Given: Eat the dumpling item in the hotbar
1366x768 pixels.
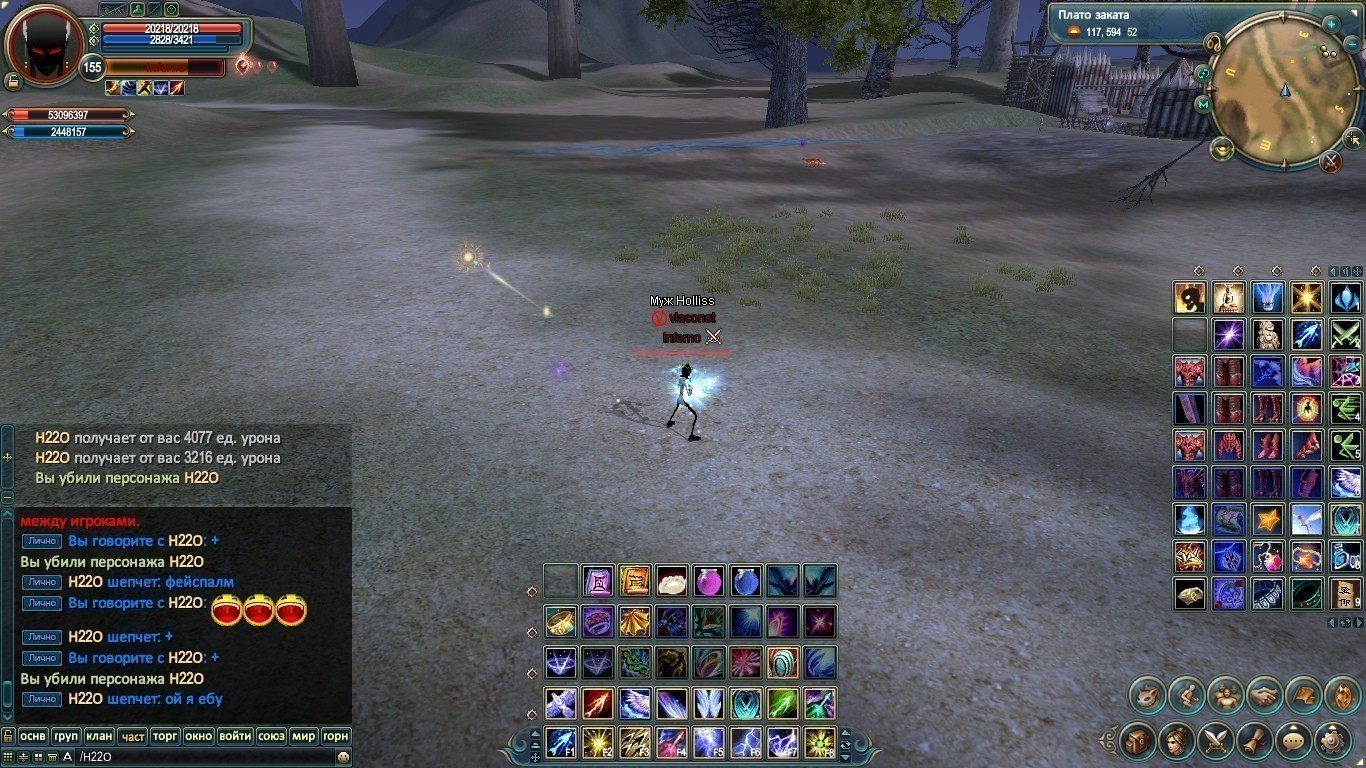Looking at the screenshot, I should 672,581.
